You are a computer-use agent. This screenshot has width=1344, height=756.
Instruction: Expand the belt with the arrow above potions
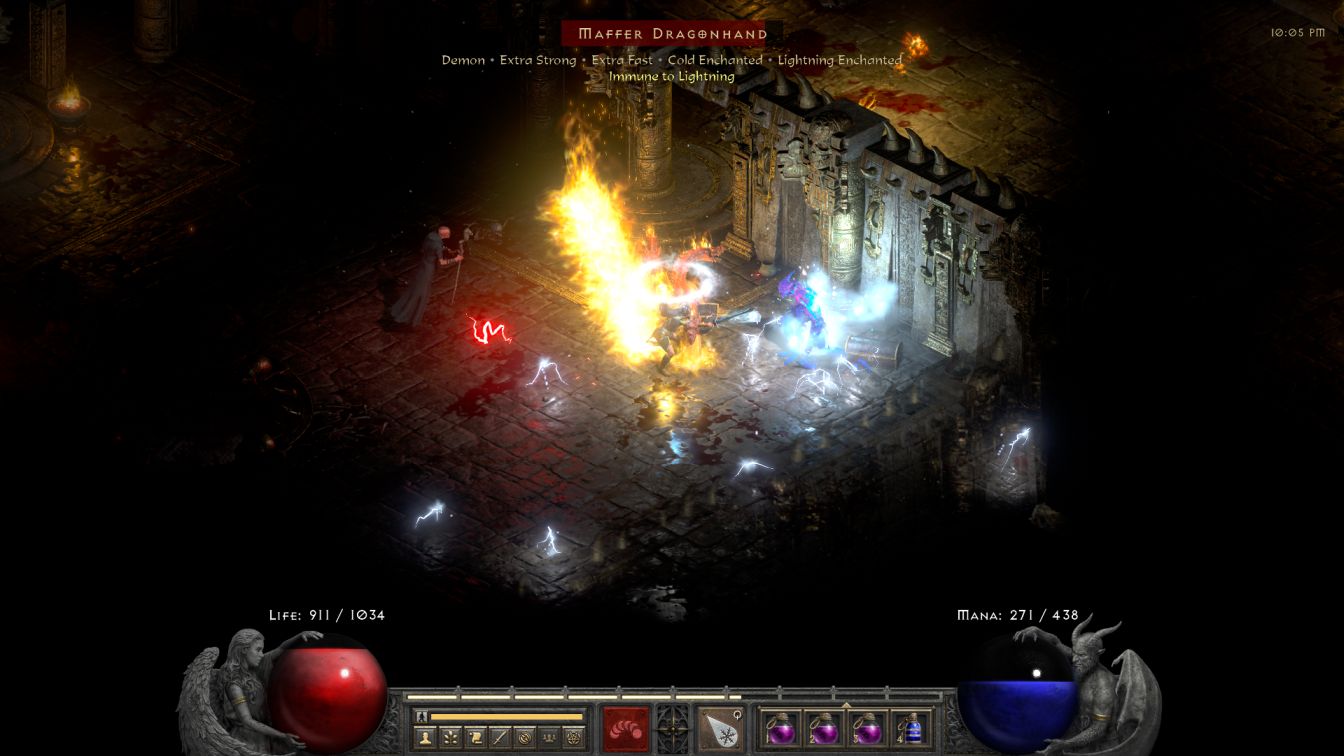[846, 704]
